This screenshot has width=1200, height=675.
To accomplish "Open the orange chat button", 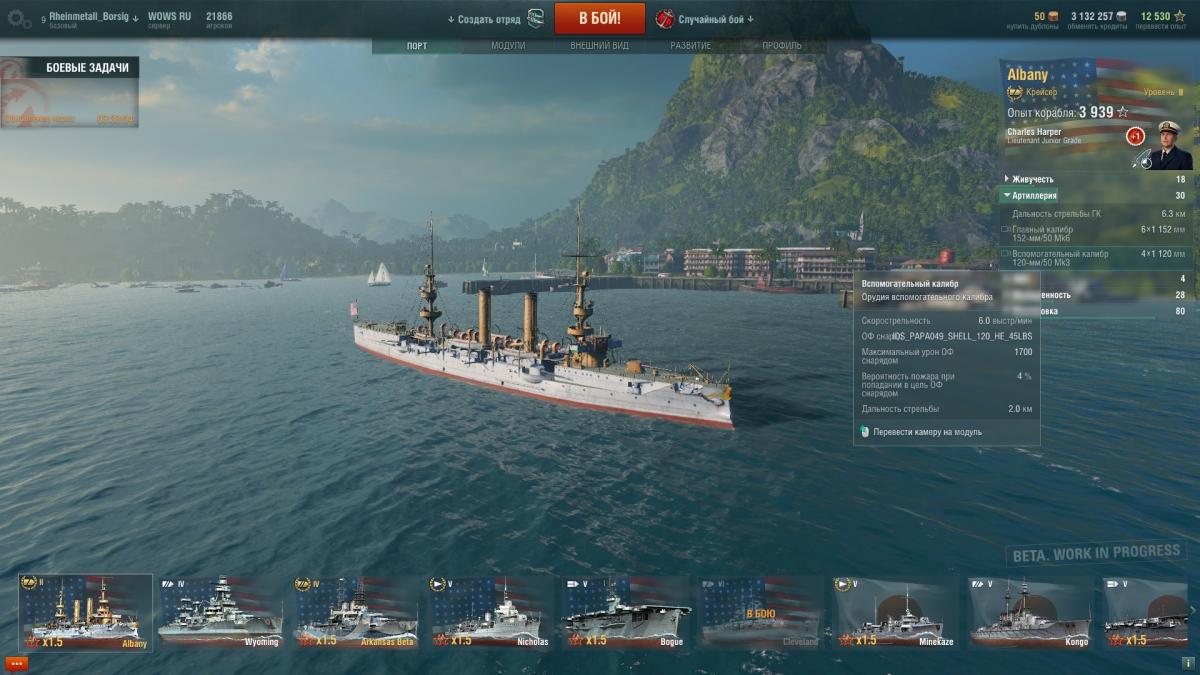I will click(17, 663).
